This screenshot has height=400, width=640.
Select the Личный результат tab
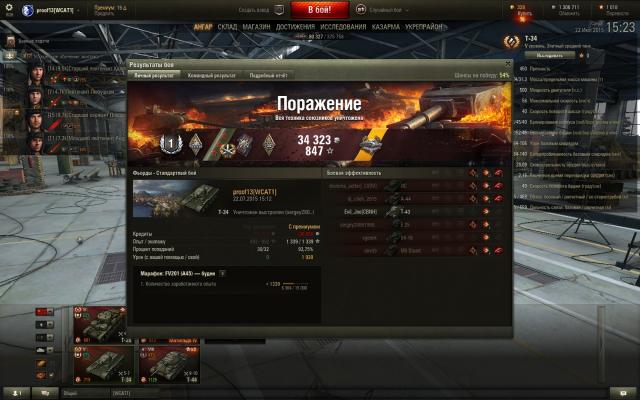coord(154,75)
